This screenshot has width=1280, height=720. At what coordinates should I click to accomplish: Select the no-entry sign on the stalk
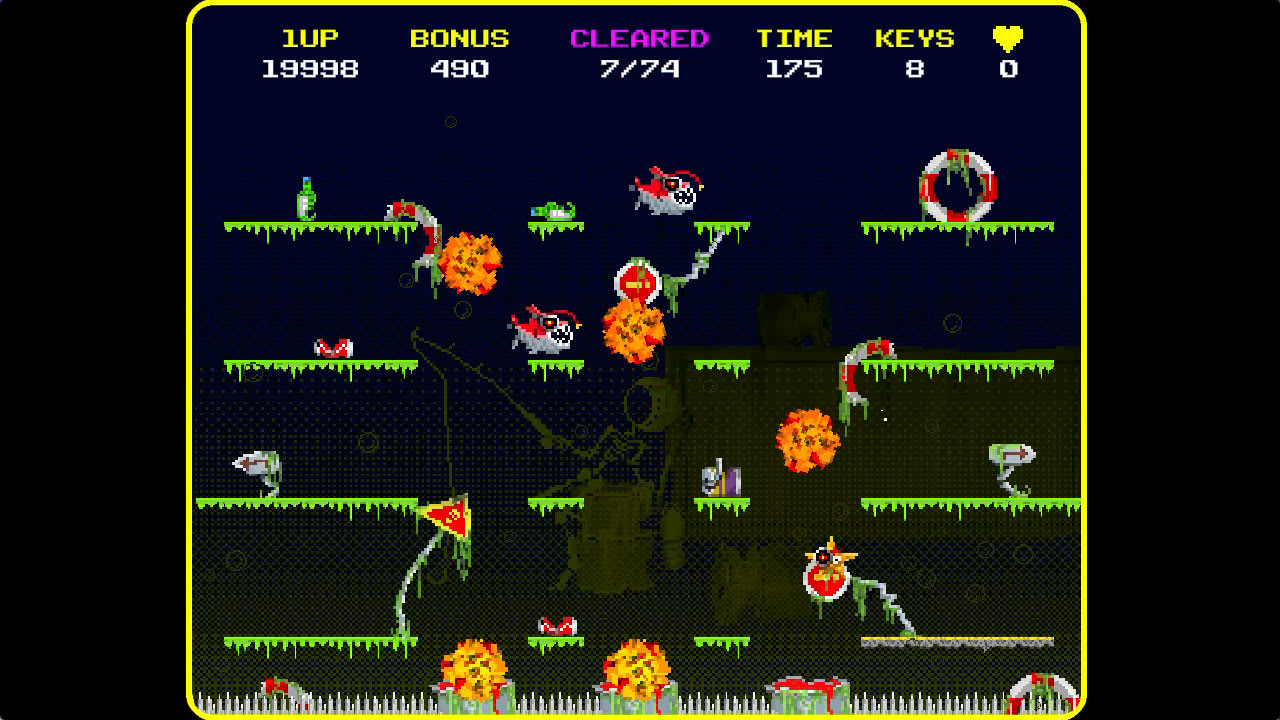637,278
